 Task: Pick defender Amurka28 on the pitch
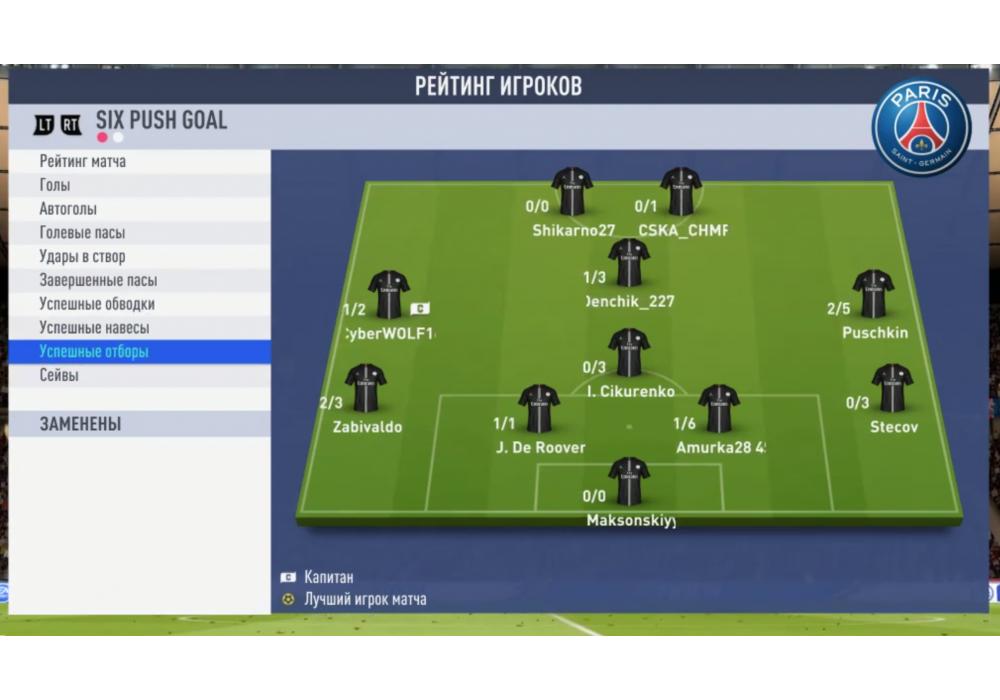pos(718,408)
